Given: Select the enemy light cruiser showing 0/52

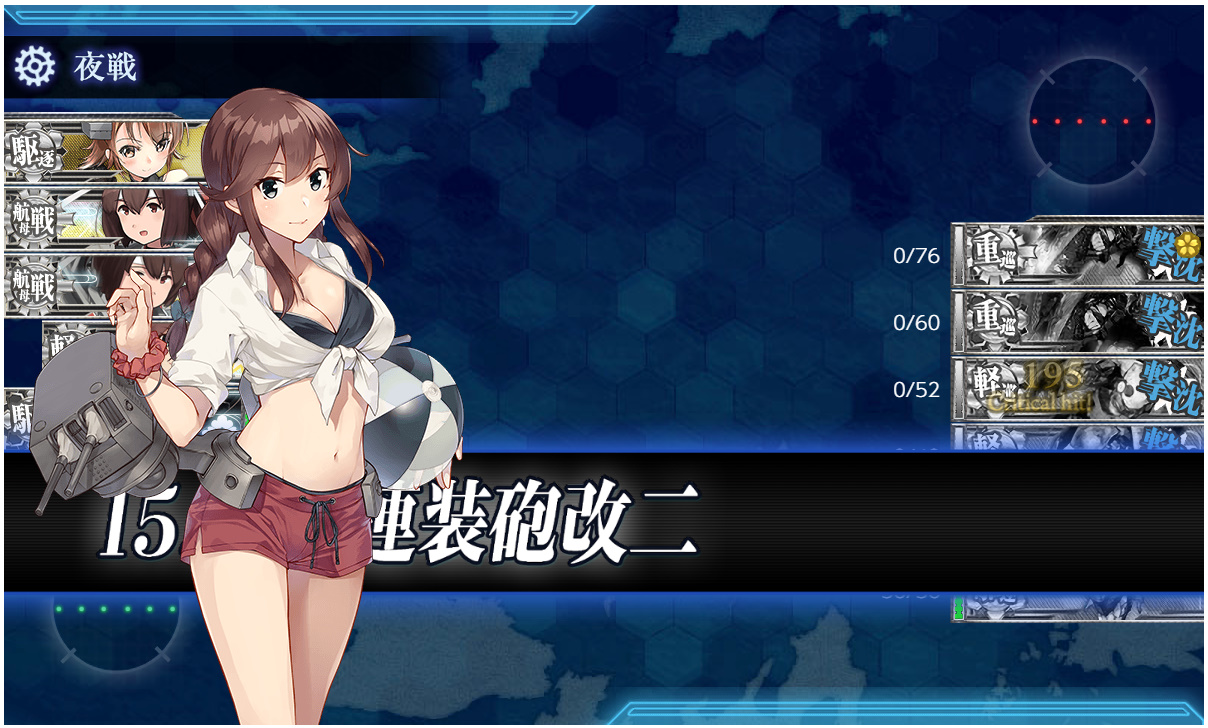Looking at the screenshot, I should (x=1077, y=389).
